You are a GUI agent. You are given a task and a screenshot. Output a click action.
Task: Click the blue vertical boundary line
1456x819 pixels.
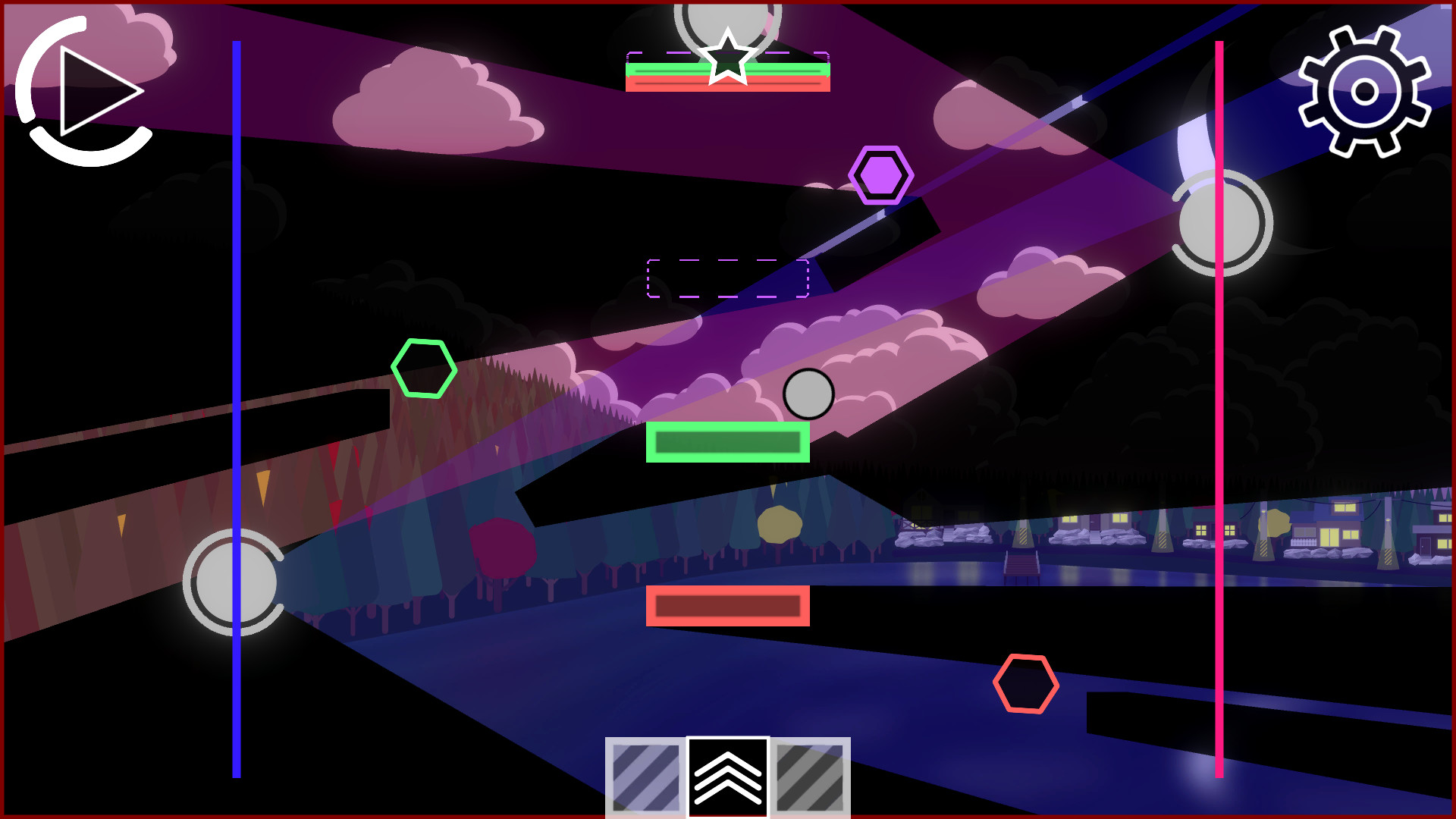(236, 417)
